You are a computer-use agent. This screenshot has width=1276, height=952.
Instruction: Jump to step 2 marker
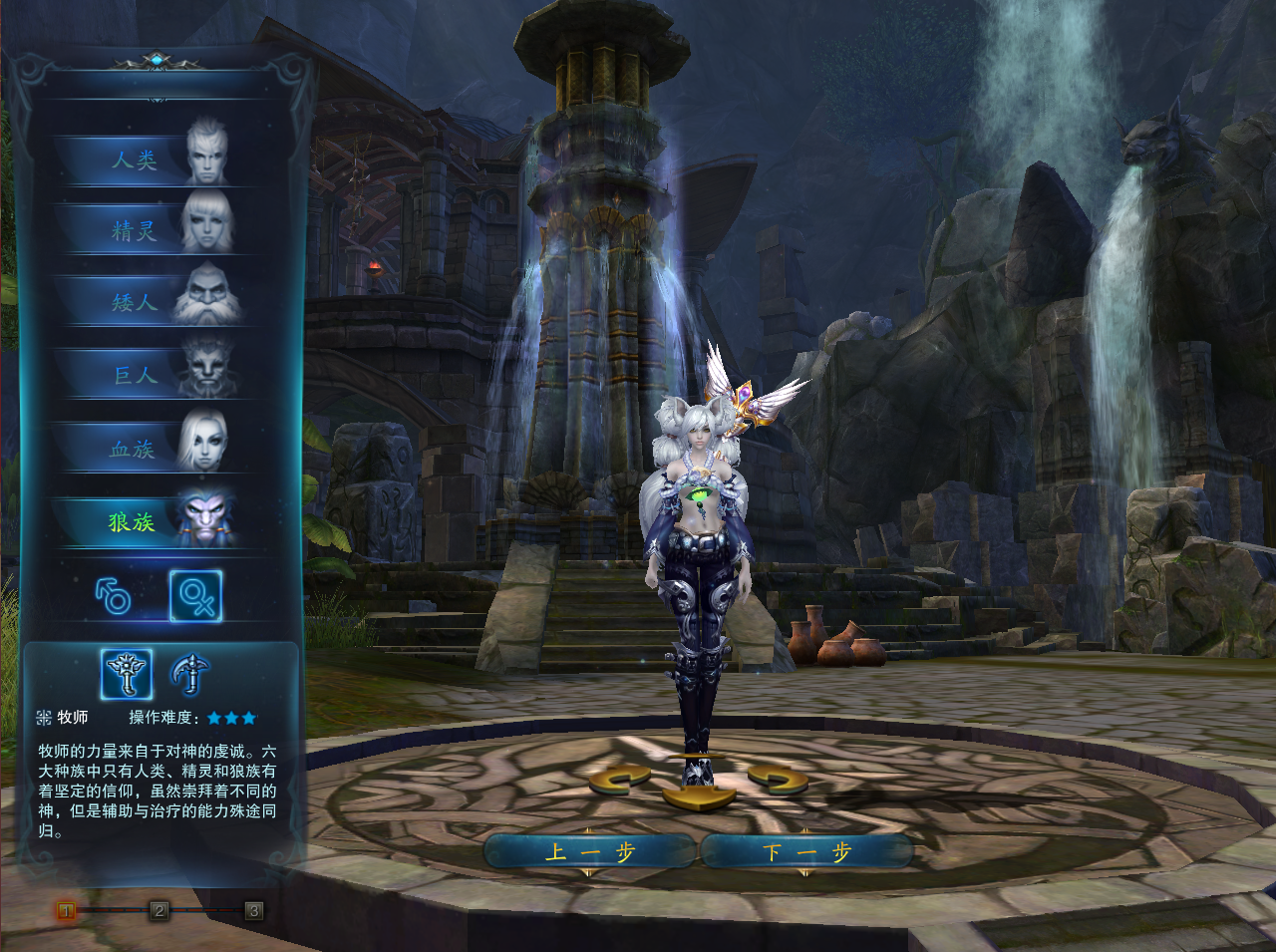pyautogui.click(x=159, y=910)
